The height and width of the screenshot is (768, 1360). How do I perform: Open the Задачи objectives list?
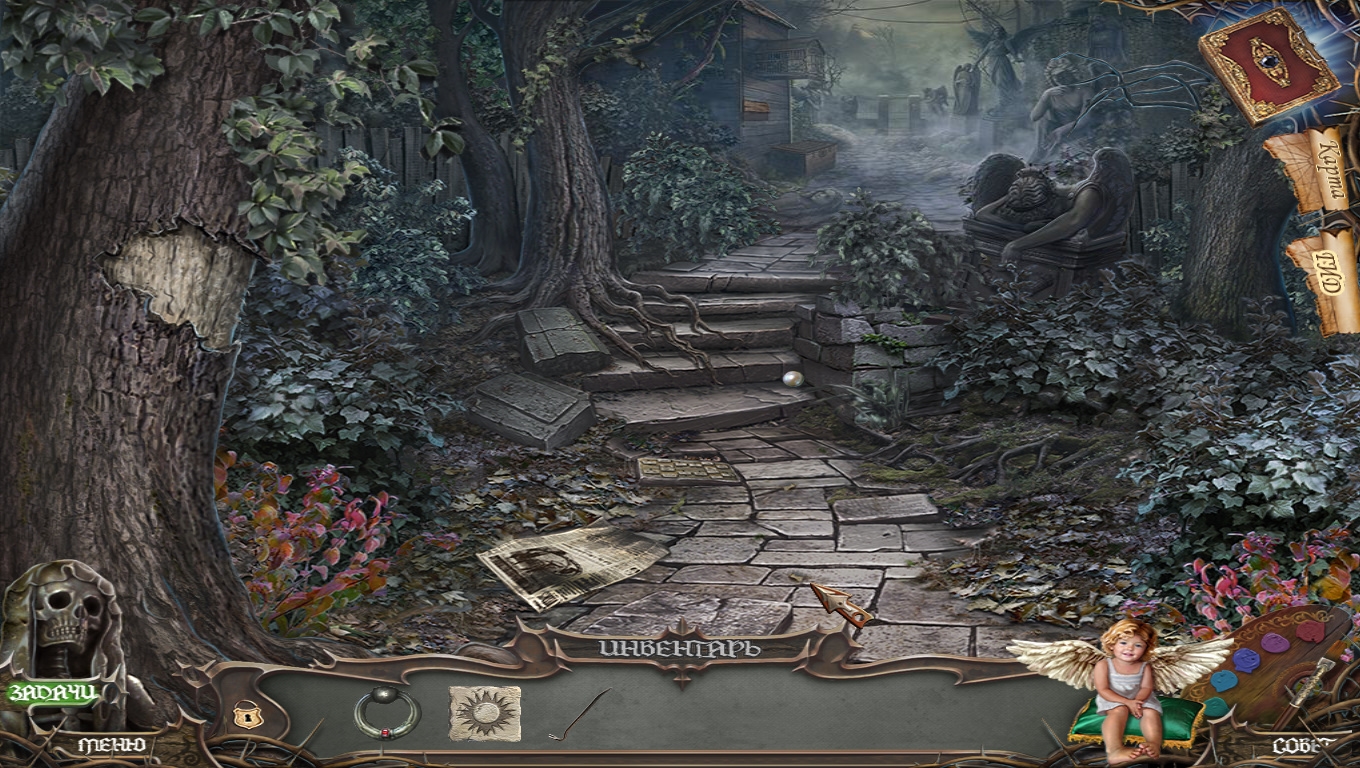(53, 692)
